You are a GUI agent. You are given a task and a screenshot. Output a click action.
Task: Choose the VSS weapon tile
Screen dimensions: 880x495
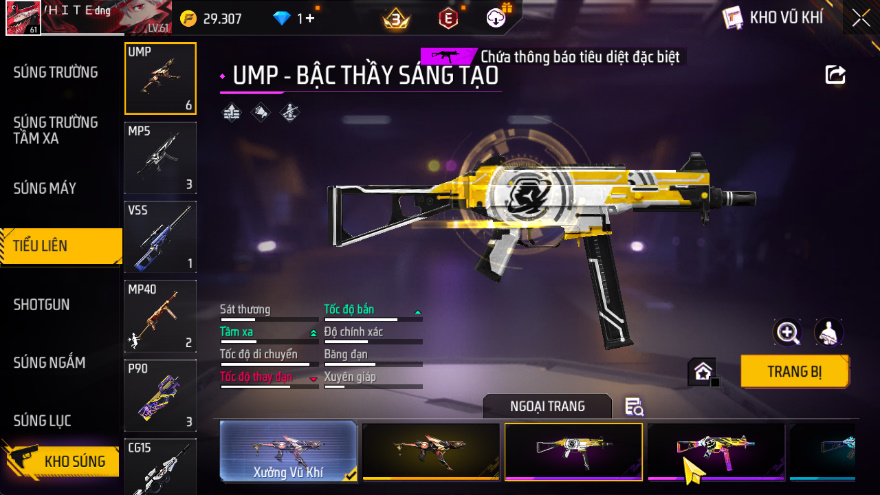click(160, 237)
